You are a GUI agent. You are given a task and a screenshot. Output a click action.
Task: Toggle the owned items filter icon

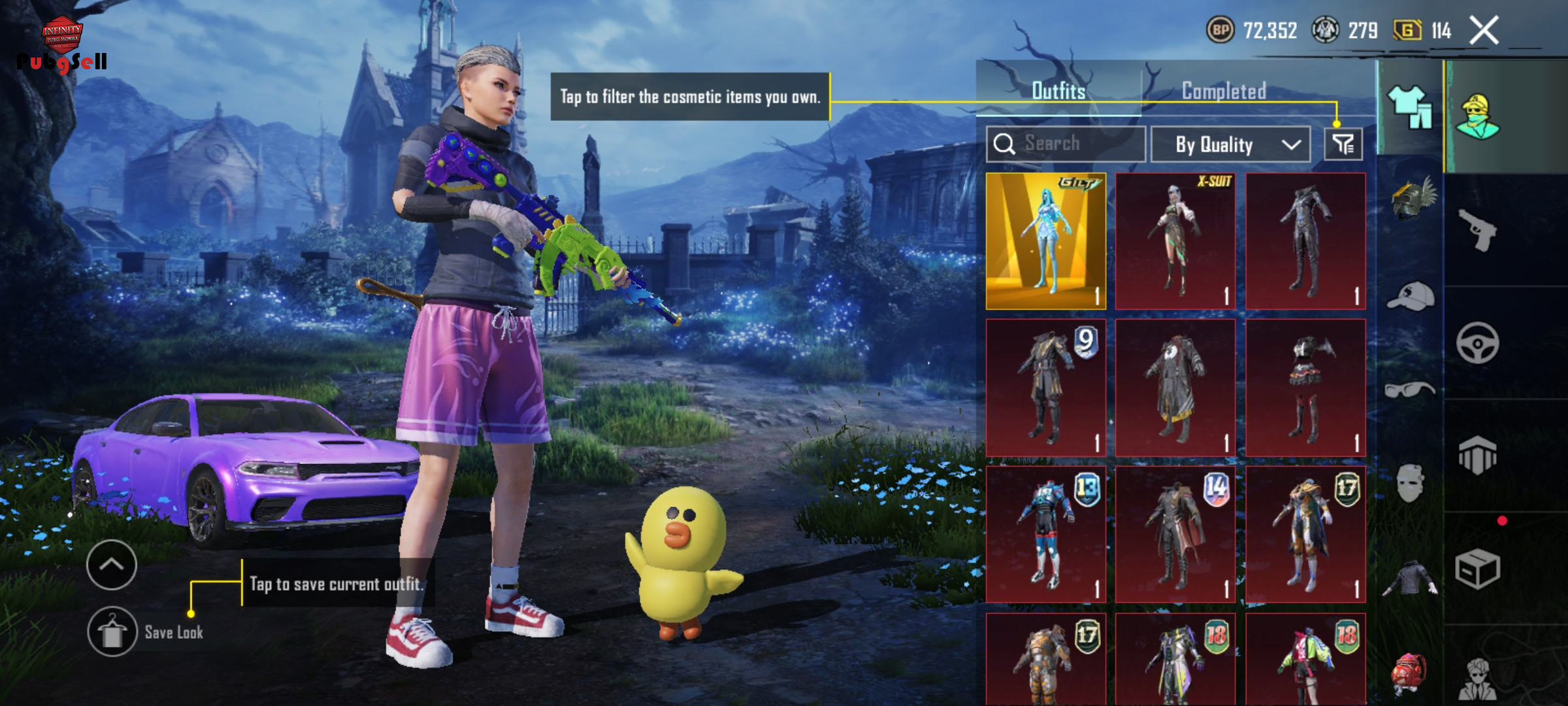point(1343,144)
